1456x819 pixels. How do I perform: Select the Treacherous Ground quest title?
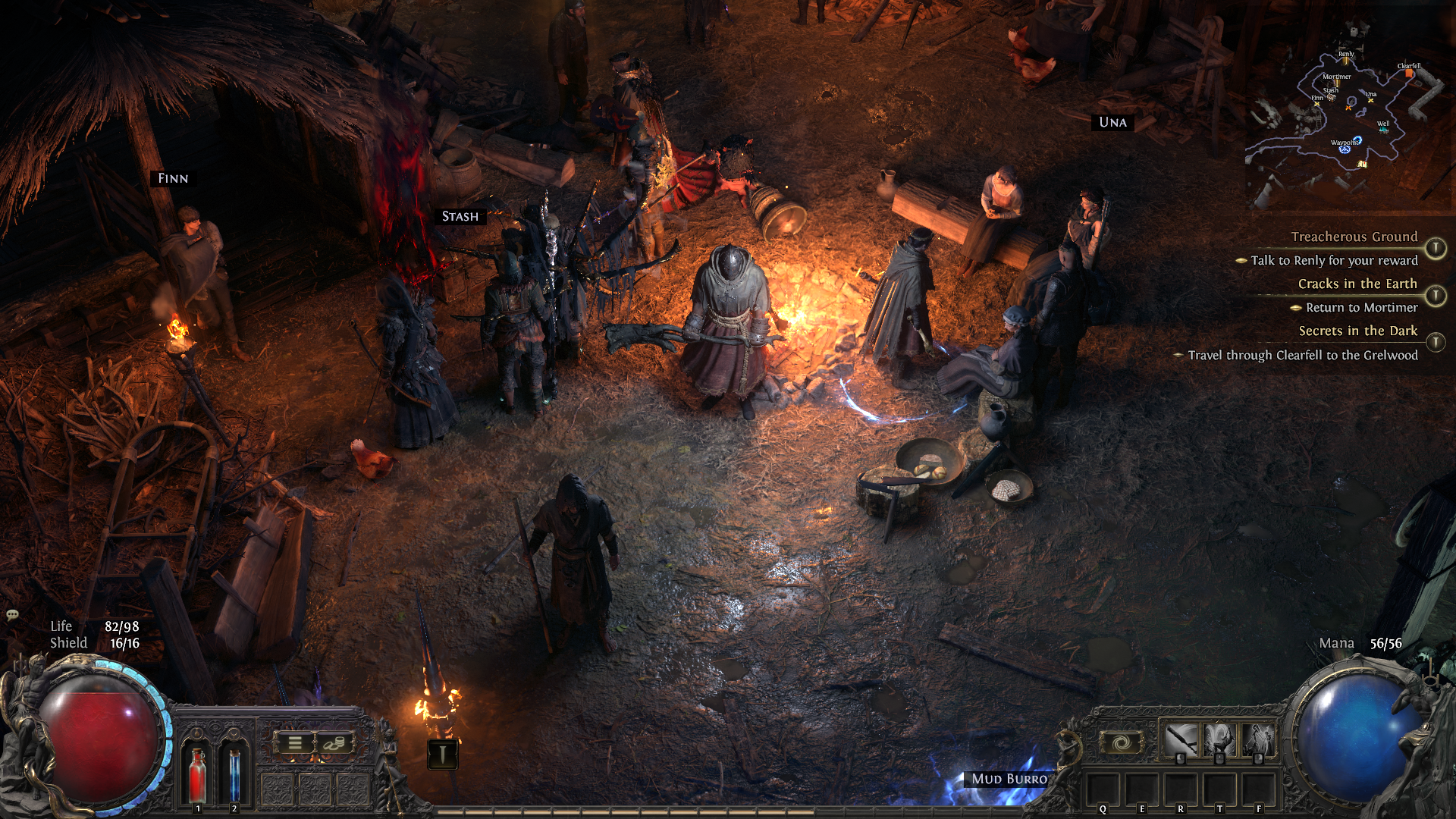point(1354,237)
